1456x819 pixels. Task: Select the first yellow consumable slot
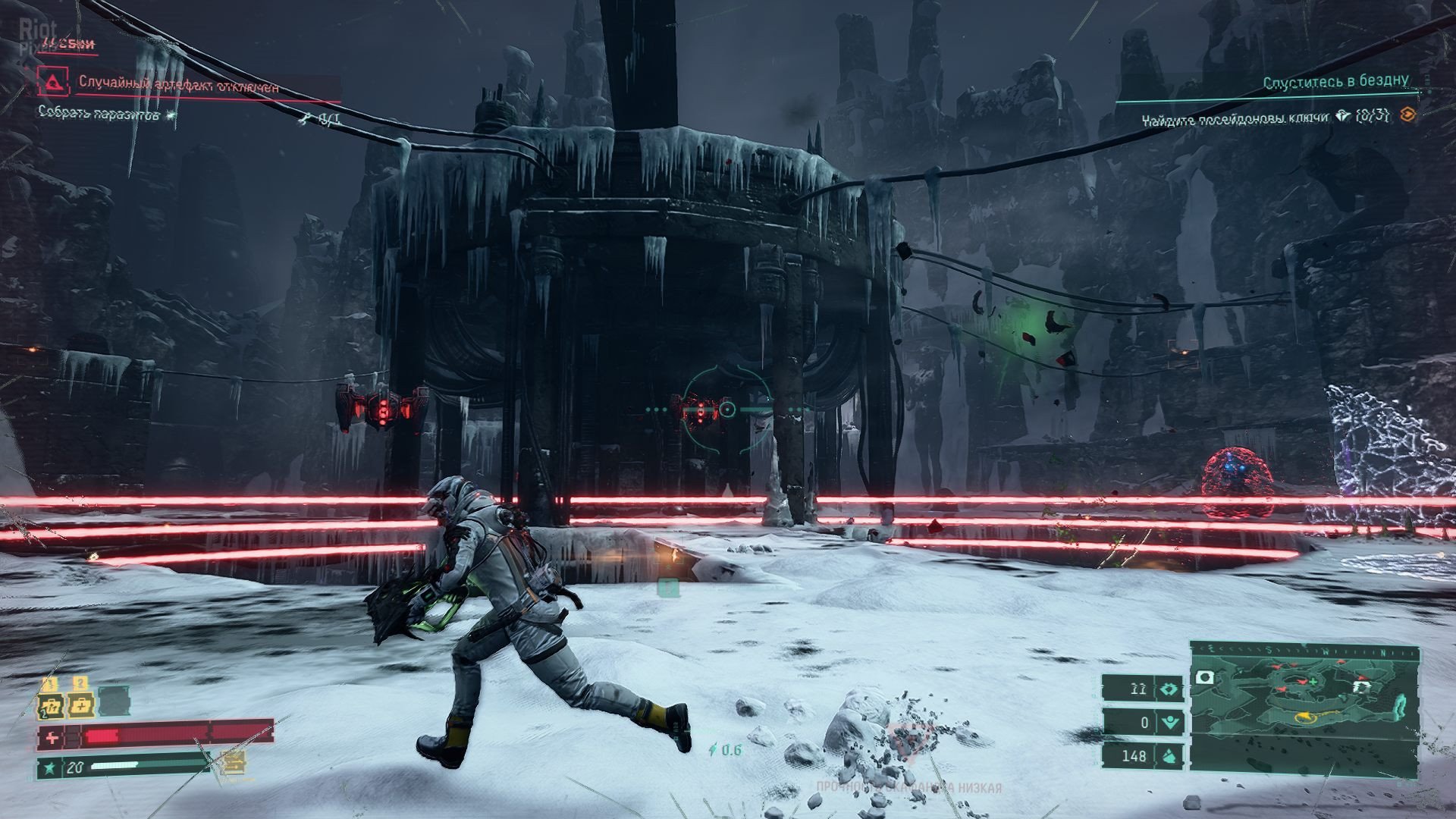point(51,705)
